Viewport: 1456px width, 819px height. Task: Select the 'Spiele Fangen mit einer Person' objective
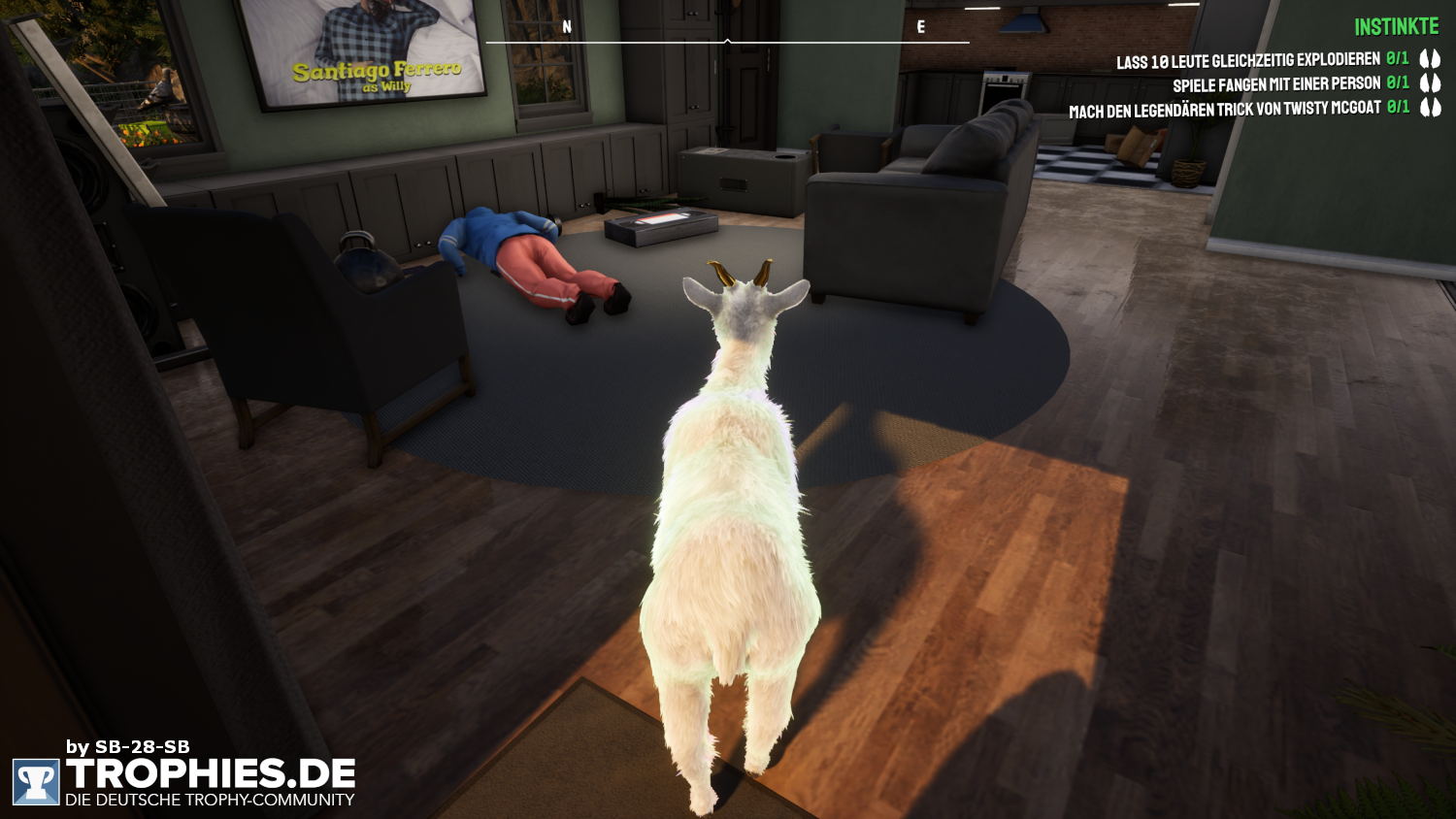tap(1275, 84)
